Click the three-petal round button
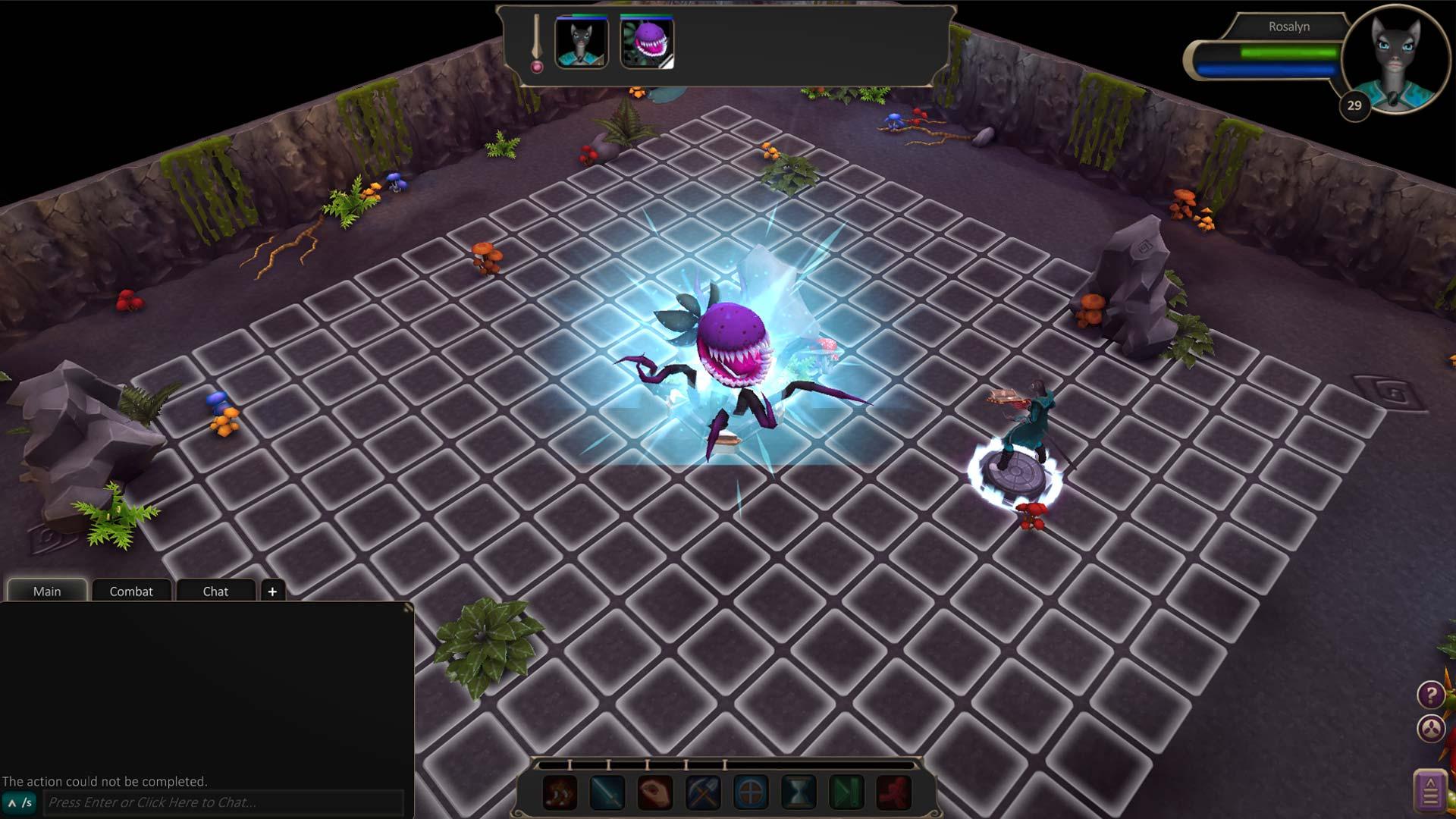Viewport: 1456px width, 819px height. point(1430,729)
